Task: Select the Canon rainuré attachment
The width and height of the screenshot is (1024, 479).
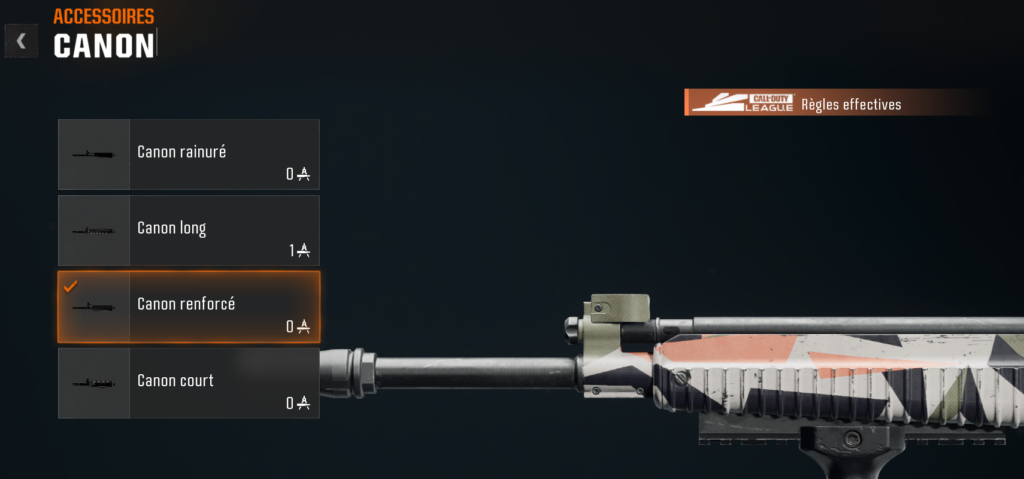Action: click(189, 154)
